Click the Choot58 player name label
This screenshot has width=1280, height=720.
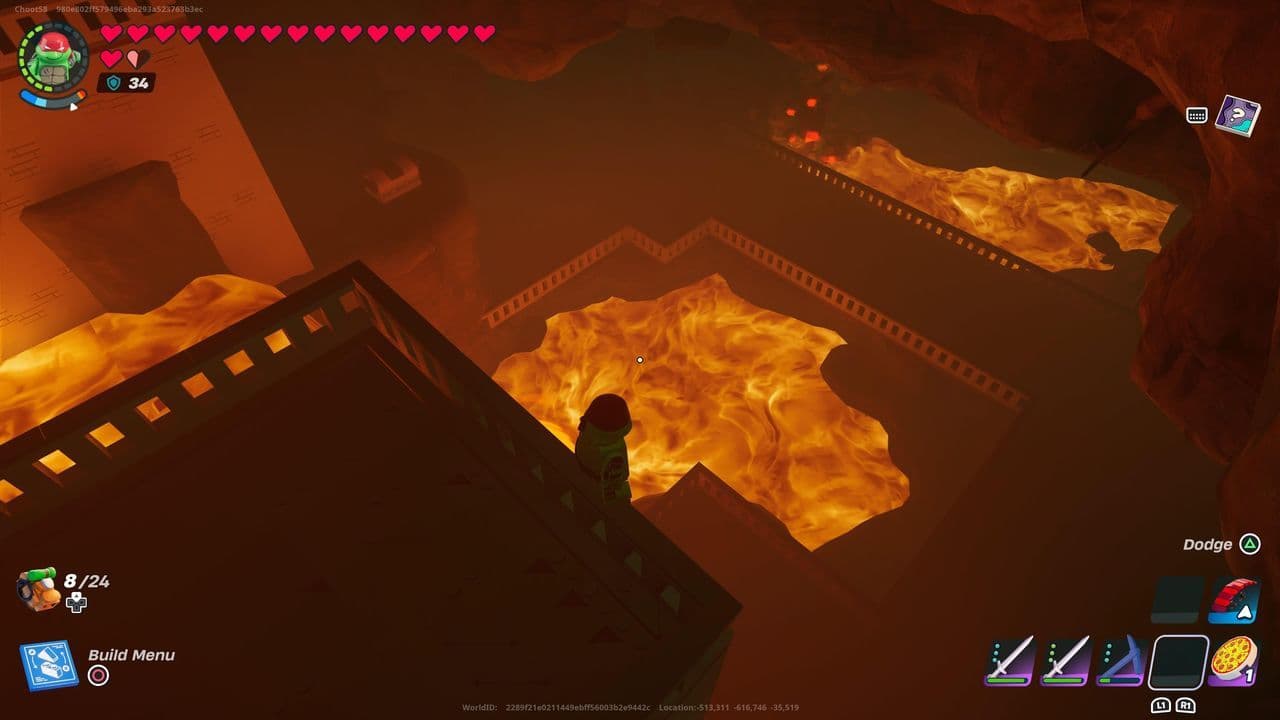[31, 8]
